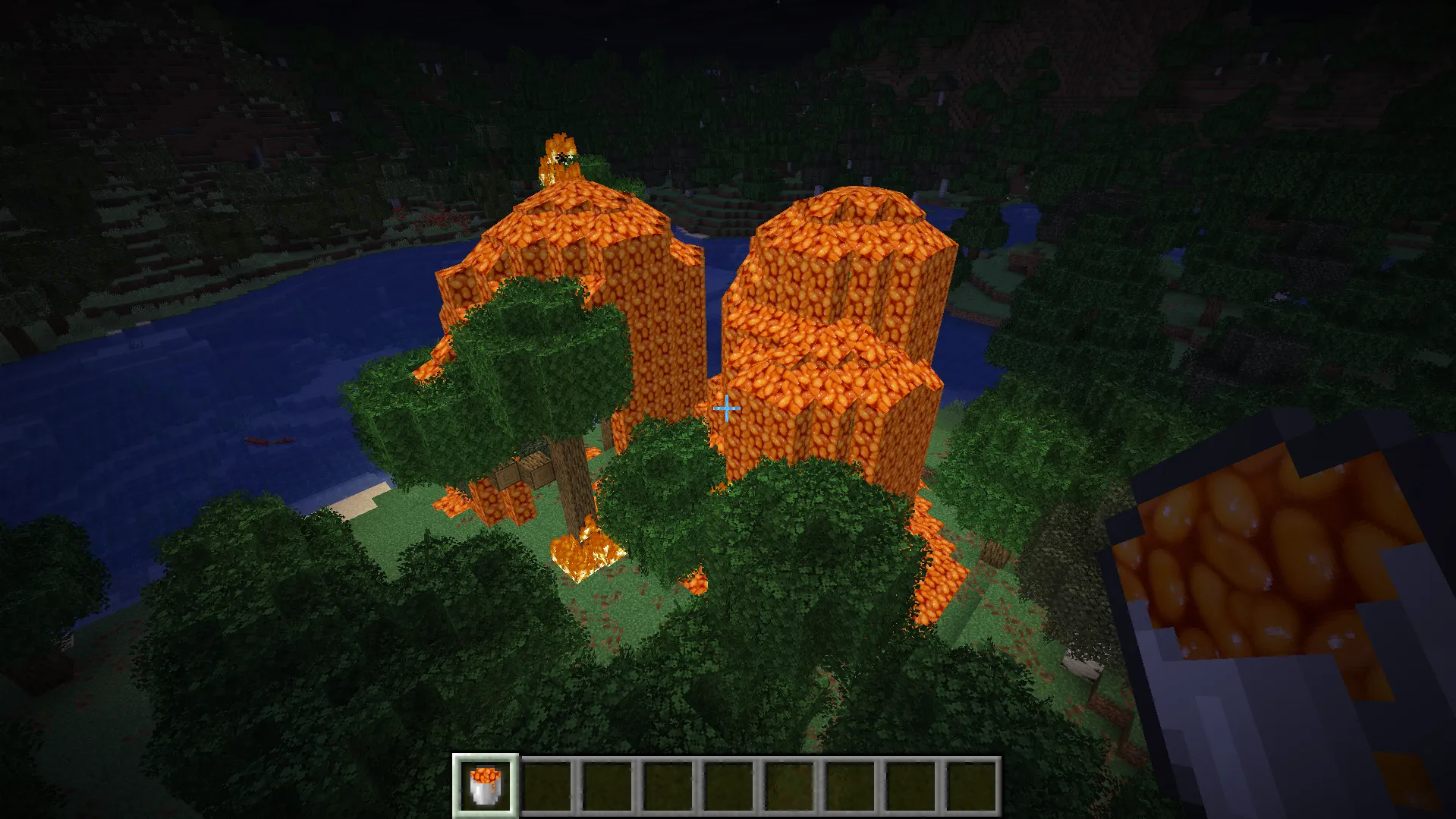Click the crosshair at screen center
This screenshot has height=819, width=1456.
(726, 408)
